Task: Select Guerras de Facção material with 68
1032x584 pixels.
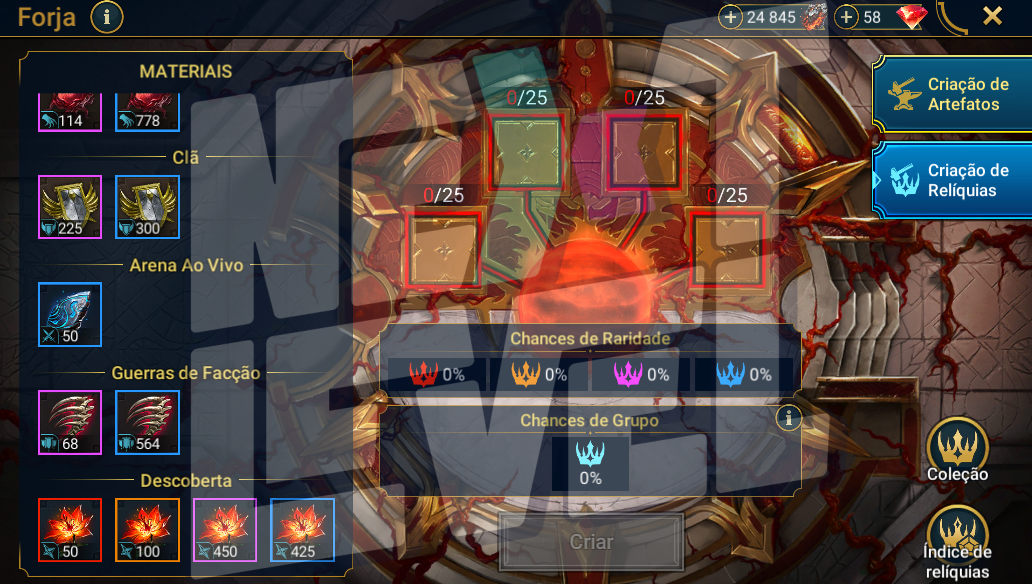Action: click(x=70, y=422)
